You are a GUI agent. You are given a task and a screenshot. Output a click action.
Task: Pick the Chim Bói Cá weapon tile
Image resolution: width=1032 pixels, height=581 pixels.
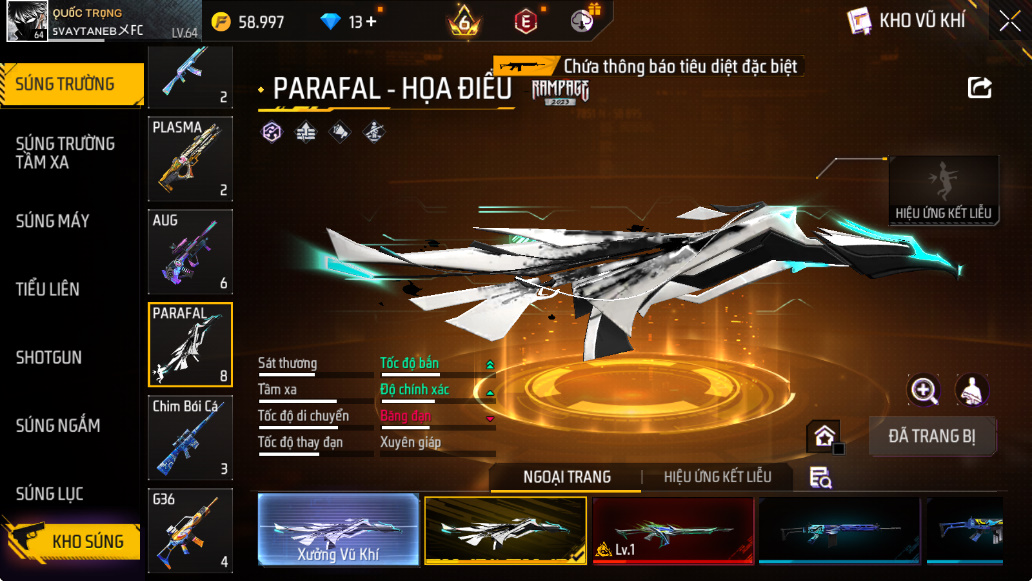(190, 437)
